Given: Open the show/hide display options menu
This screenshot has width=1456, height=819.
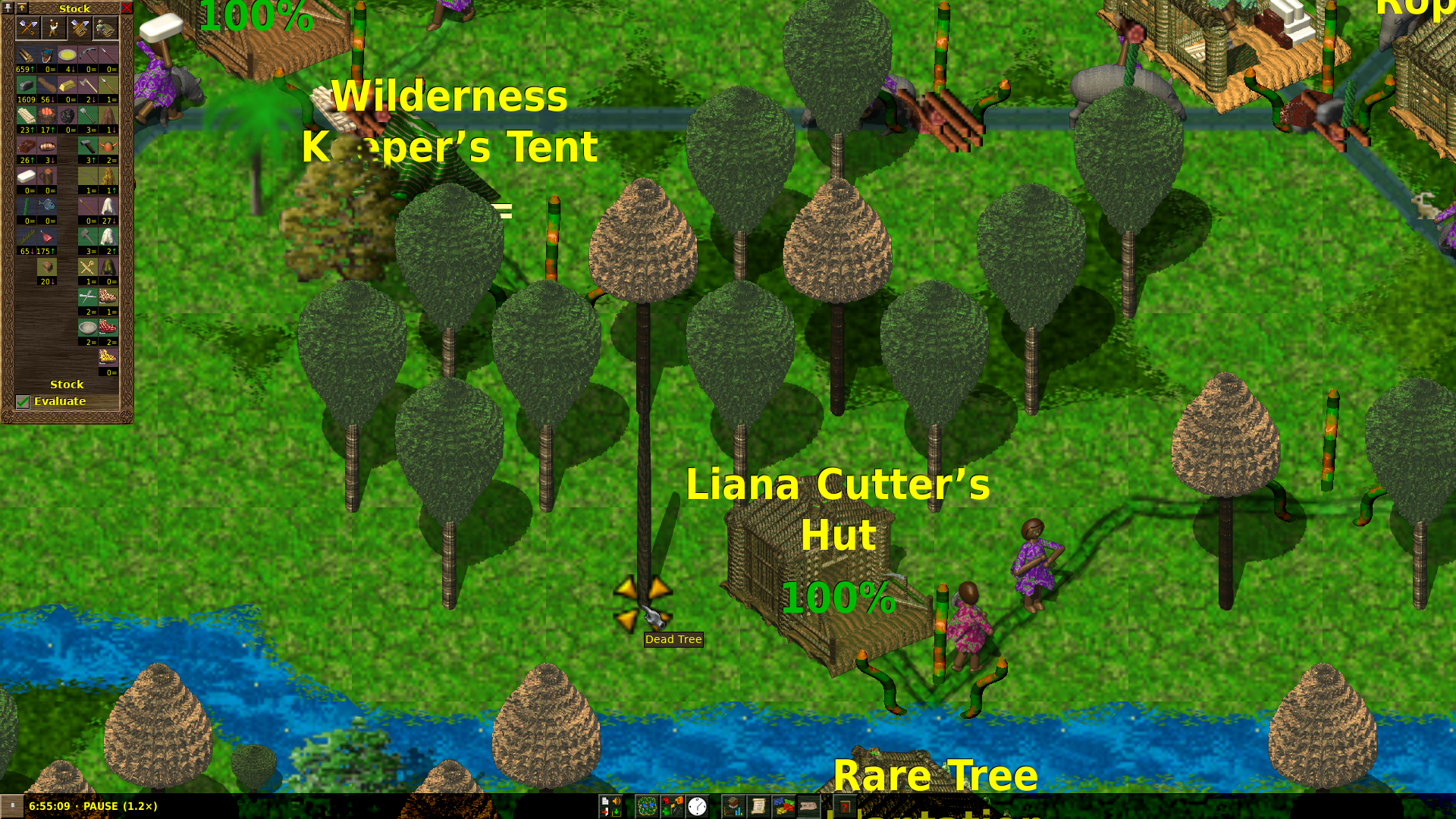Looking at the screenshot, I should point(672,806).
